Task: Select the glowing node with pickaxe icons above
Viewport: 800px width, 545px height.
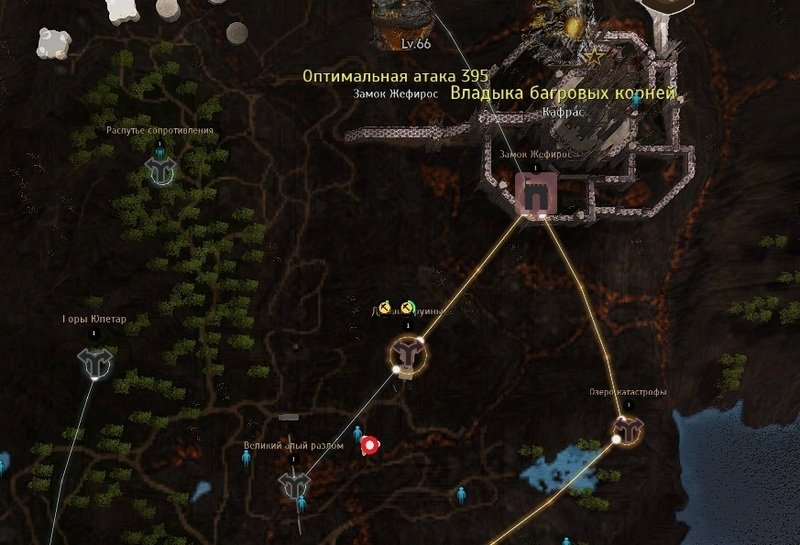Action: tap(407, 353)
